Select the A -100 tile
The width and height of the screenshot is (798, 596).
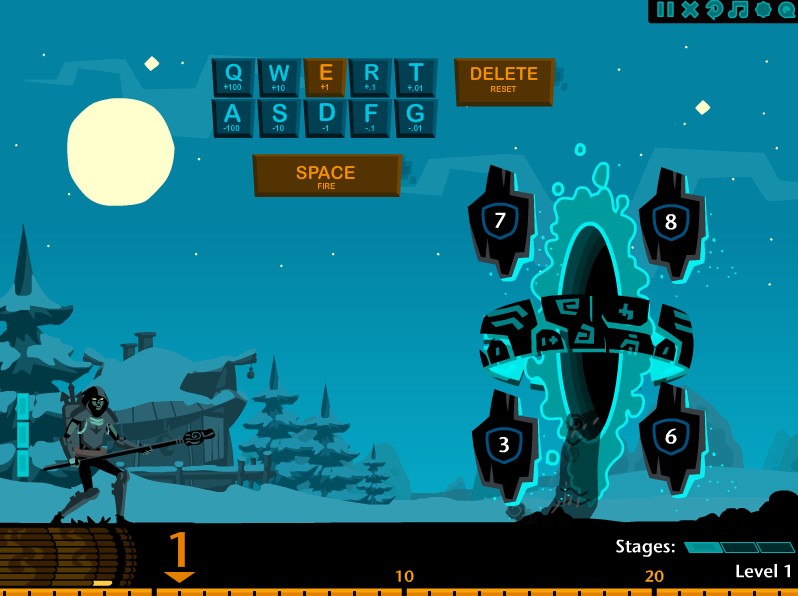click(233, 118)
